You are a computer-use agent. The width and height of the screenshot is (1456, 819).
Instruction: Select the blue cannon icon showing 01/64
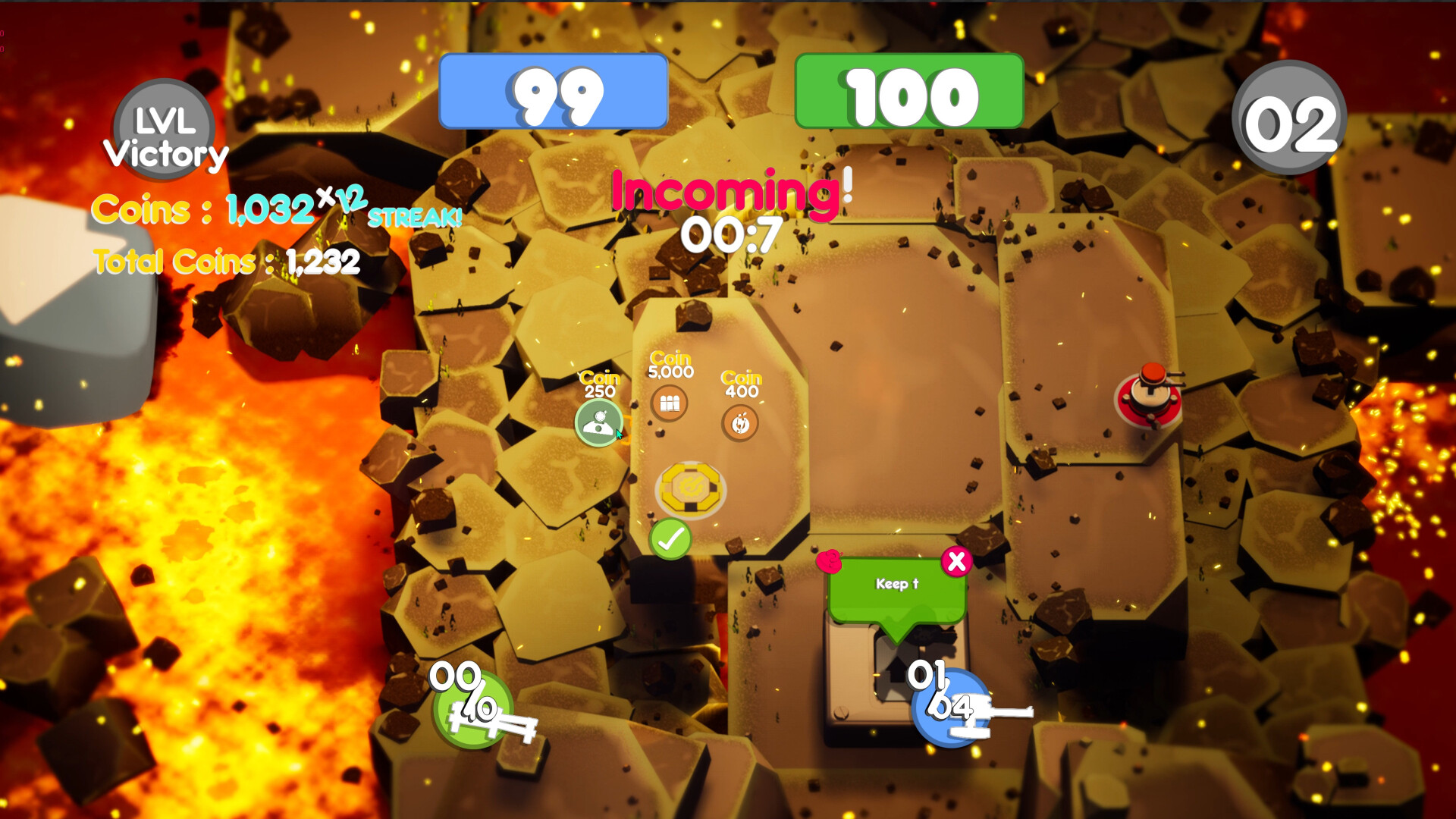[x=949, y=705]
